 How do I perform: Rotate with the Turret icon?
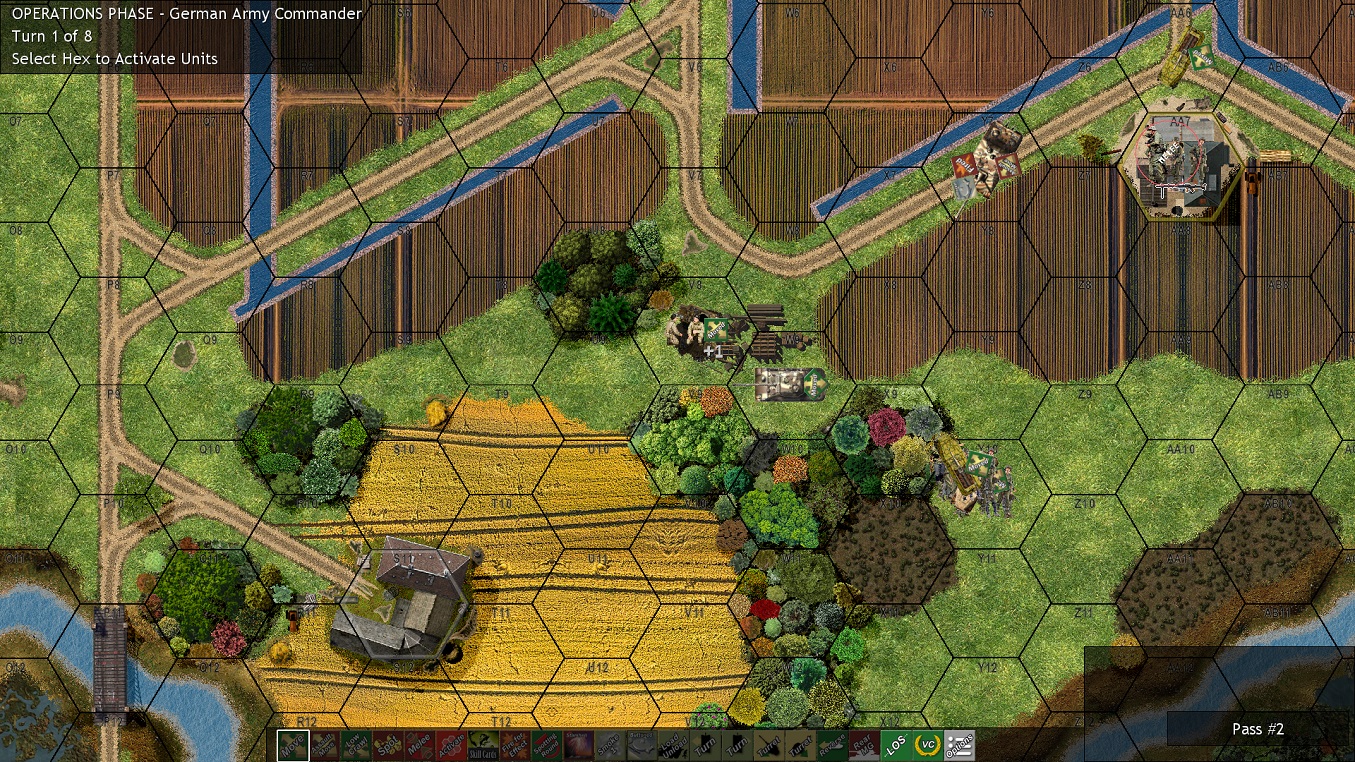pyautogui.click(x=770, y=744)
